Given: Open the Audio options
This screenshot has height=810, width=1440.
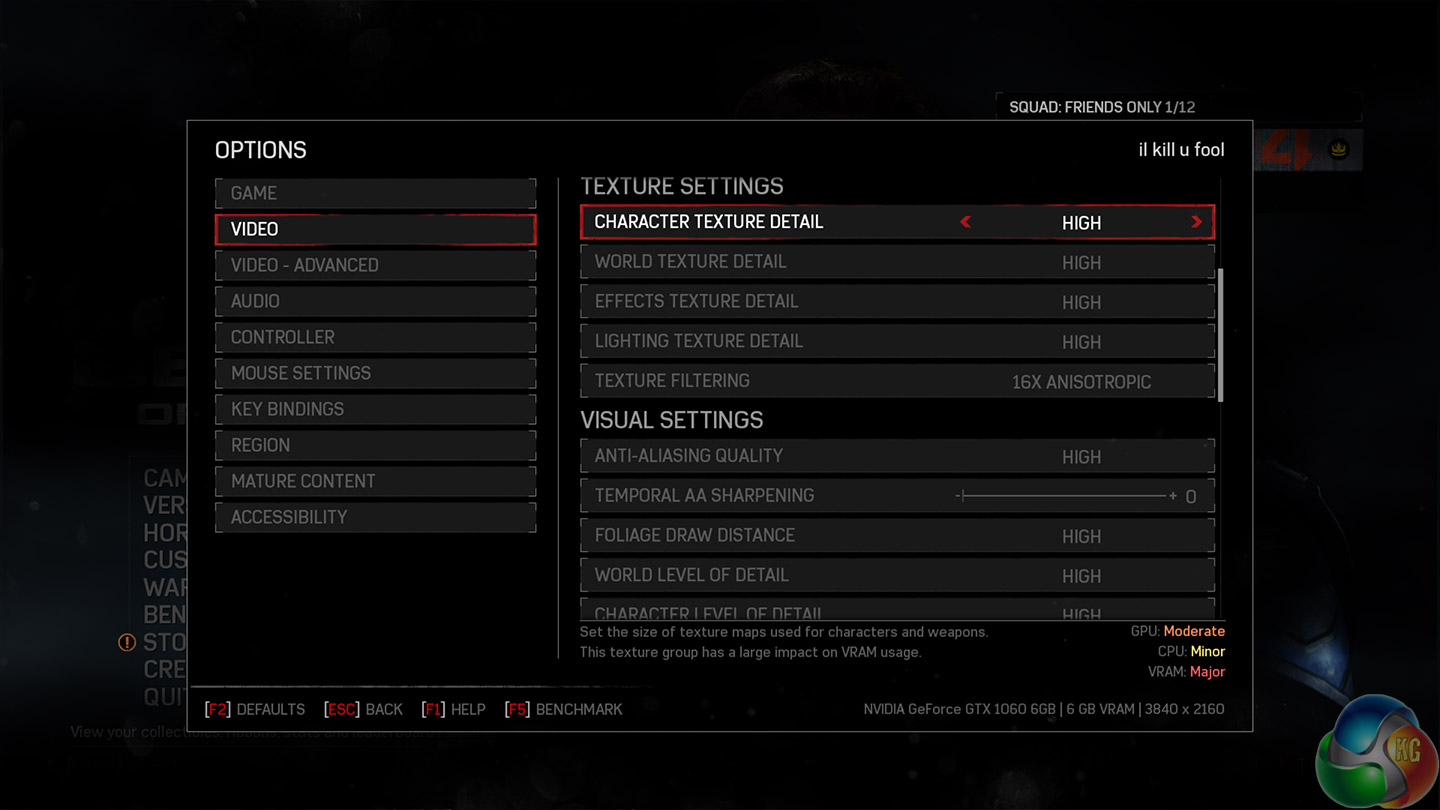Looking at the screenshot, I should [x=375, y=301].
